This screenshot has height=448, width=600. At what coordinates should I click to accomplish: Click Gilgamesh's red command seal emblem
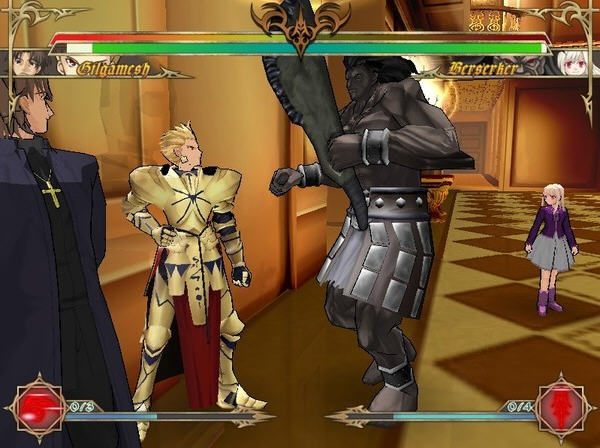[37, 406]
